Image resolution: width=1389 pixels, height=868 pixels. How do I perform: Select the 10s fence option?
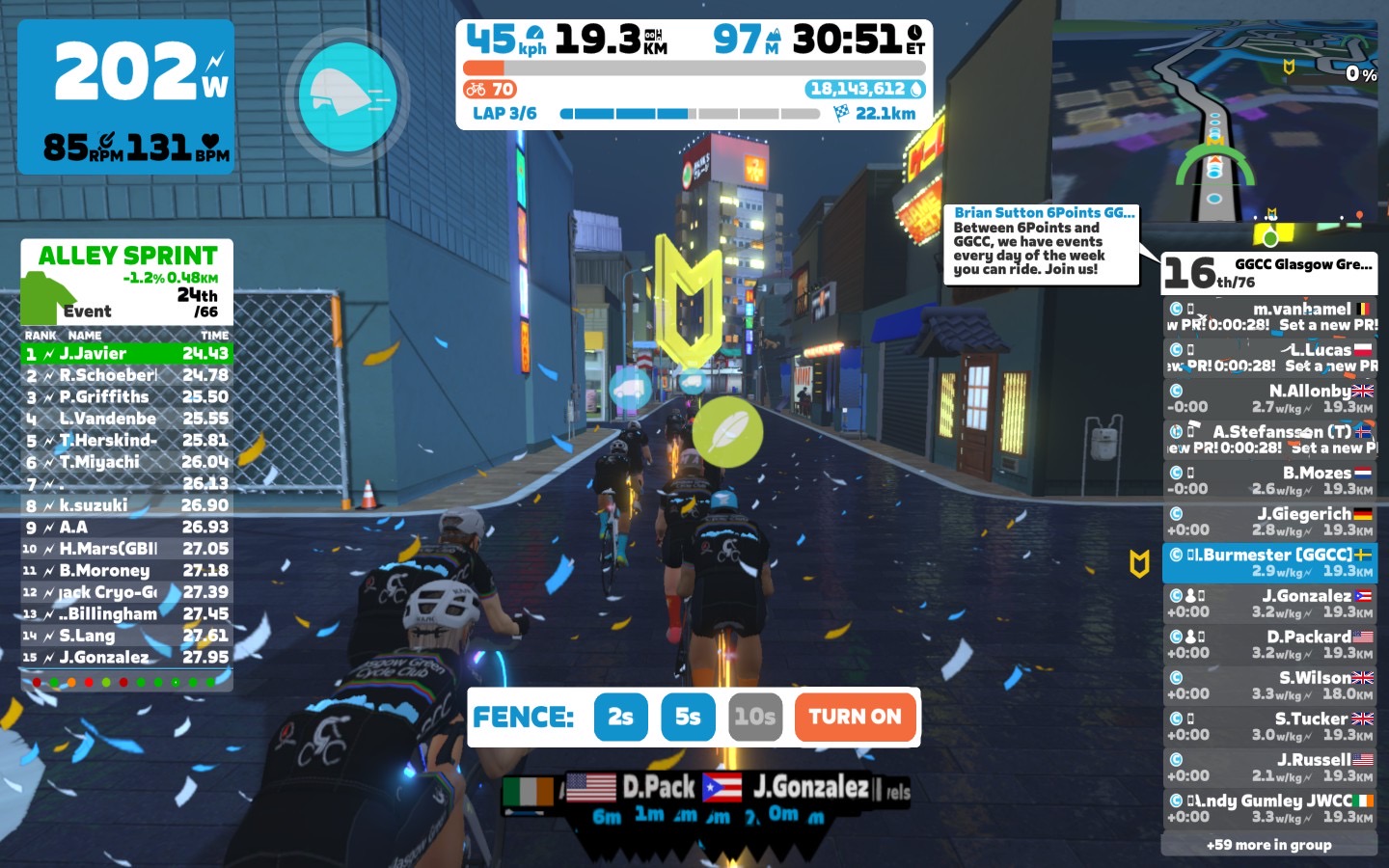pos(754,717)
